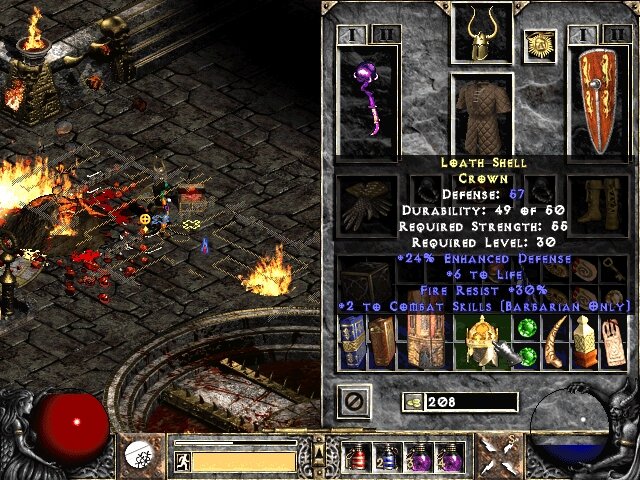This screenshot has width=640, height=480.
Task: Open the left-click skill selector
Action: coord(138,456)
